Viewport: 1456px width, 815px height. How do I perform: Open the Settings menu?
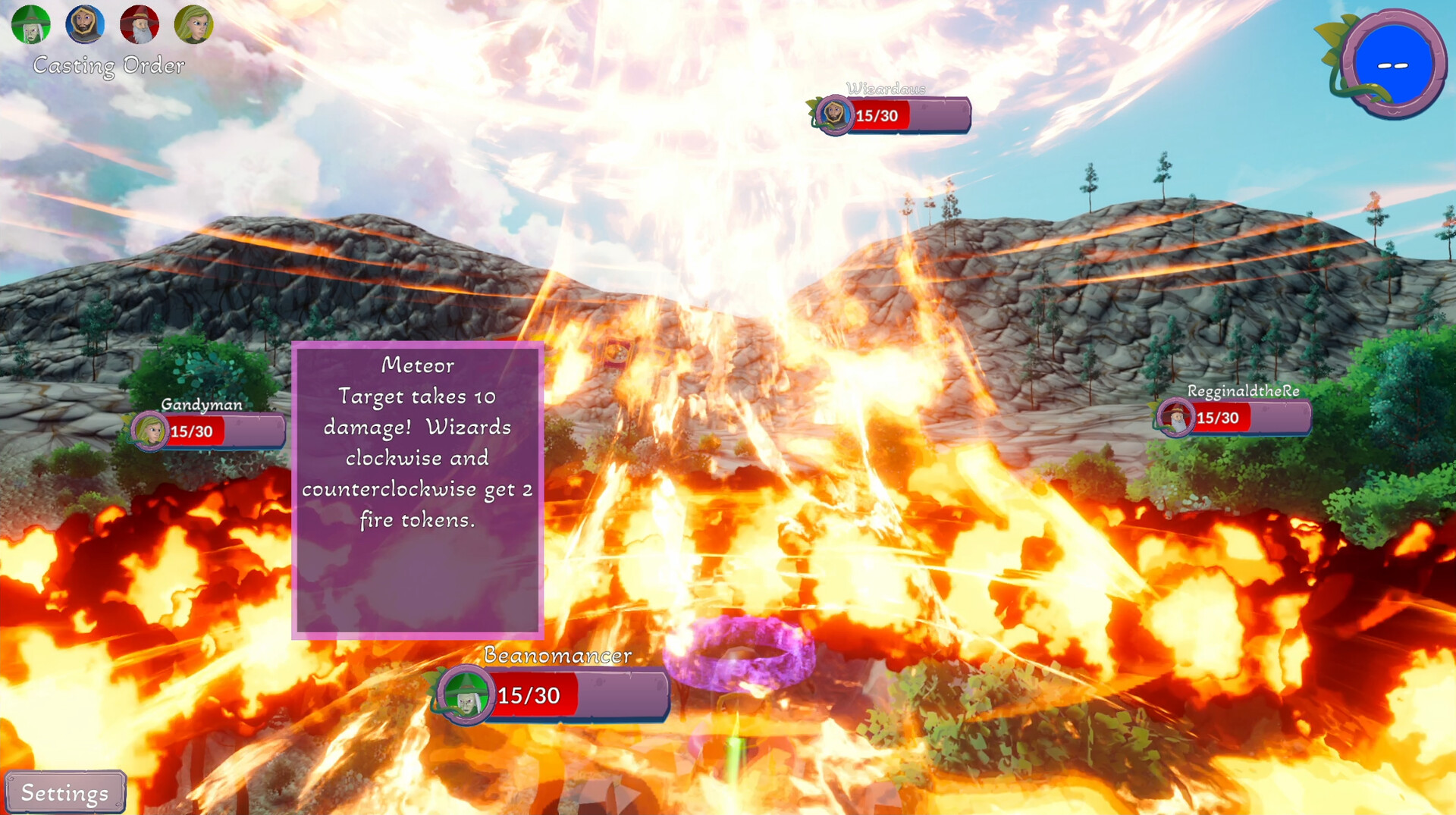[64, 792]
